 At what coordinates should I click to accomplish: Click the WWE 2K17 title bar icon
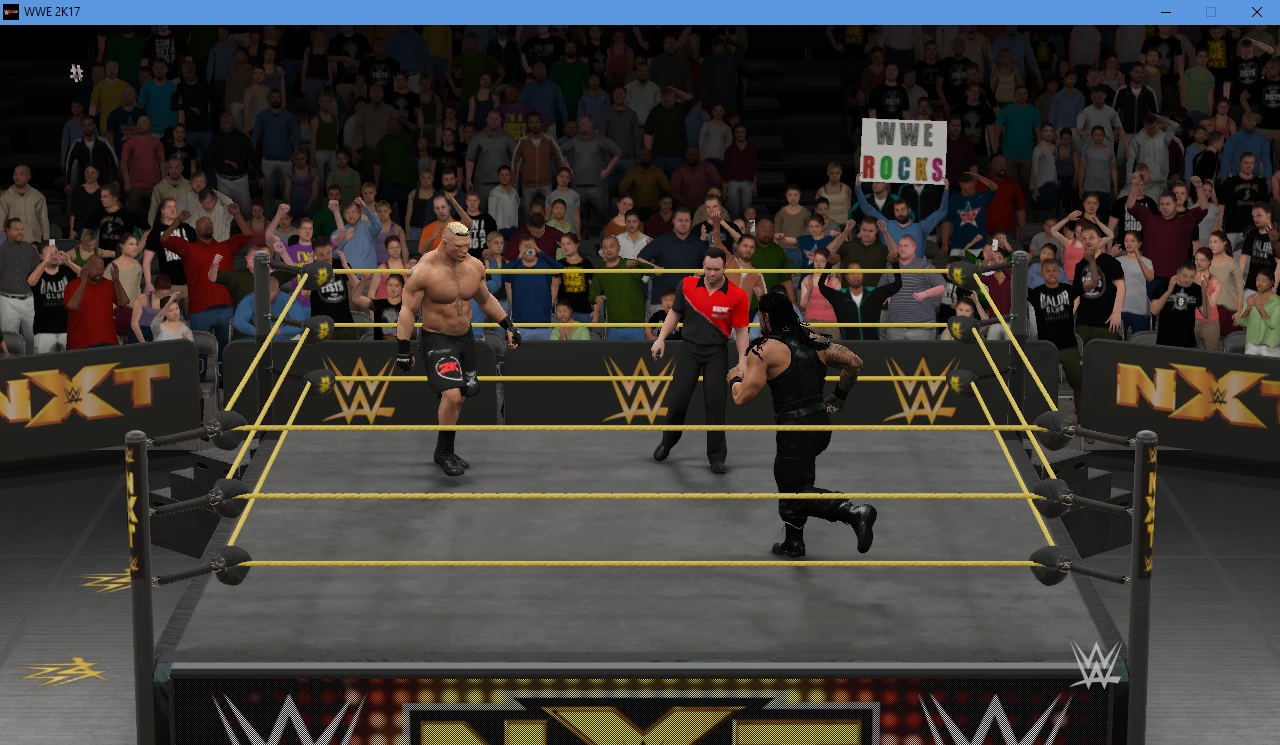point(10,12)
